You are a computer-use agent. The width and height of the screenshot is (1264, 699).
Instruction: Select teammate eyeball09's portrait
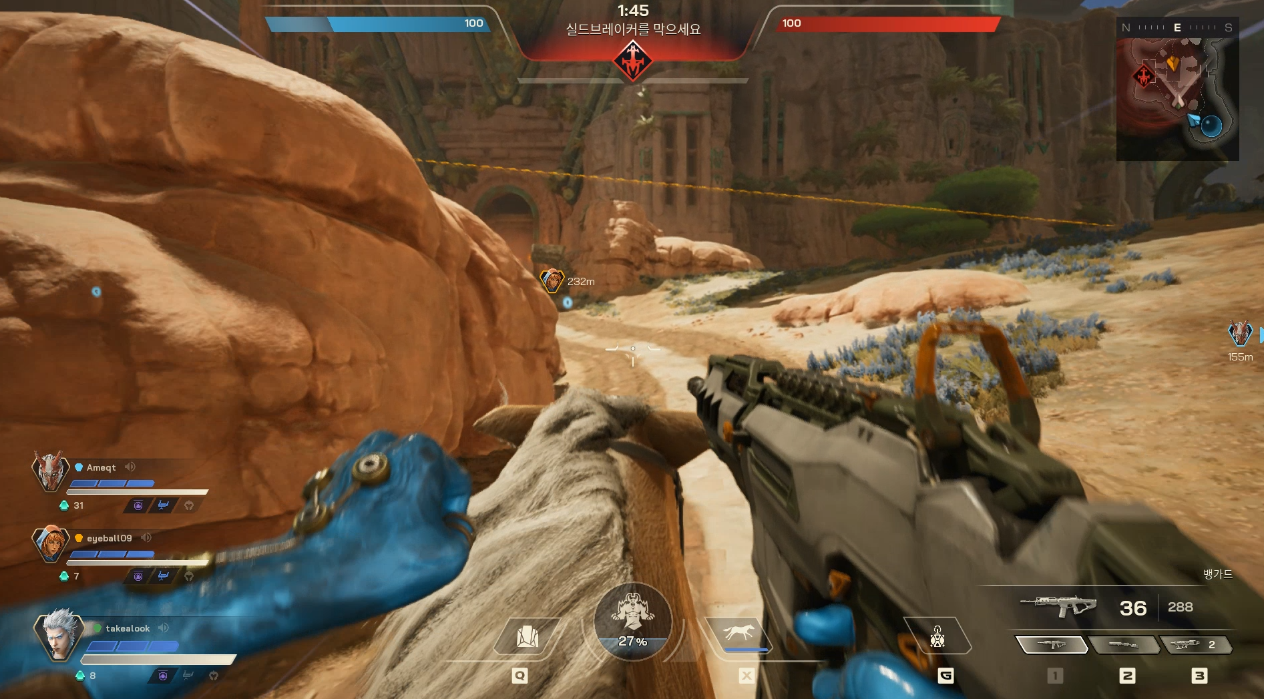[49, 546]
